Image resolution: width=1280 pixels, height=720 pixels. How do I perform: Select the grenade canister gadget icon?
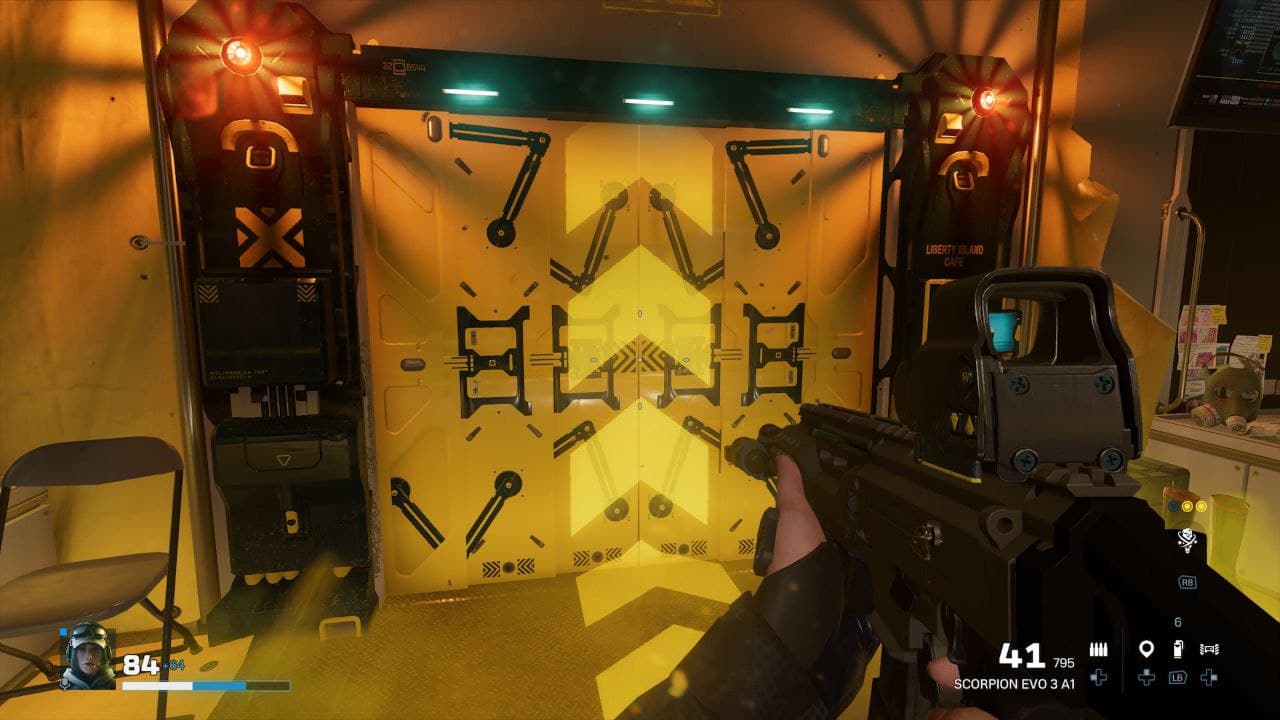(x=1177, y=649)
